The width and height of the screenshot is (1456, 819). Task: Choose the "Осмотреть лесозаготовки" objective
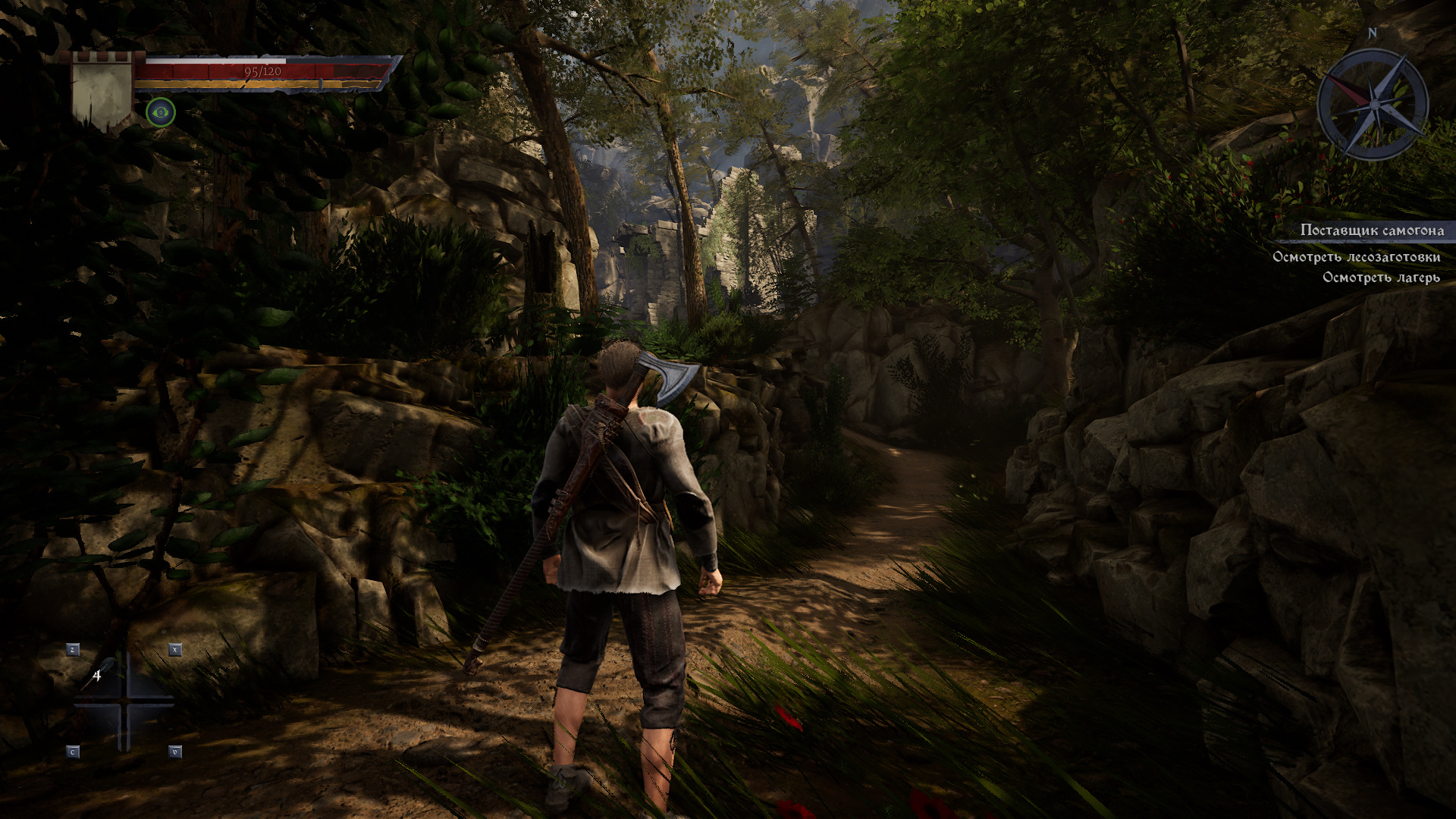point(1355,257)
